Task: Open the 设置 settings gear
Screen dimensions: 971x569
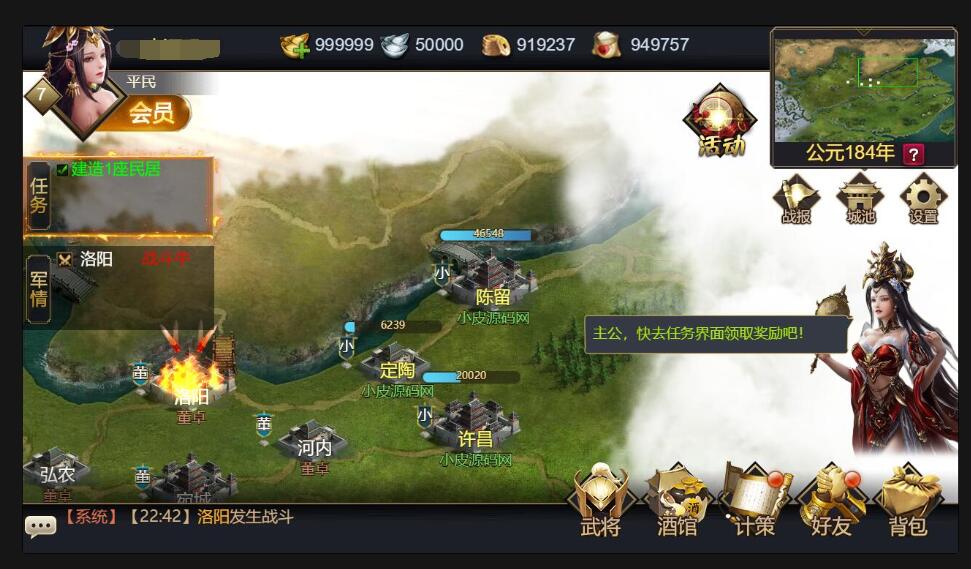Action: pos(922,198)
